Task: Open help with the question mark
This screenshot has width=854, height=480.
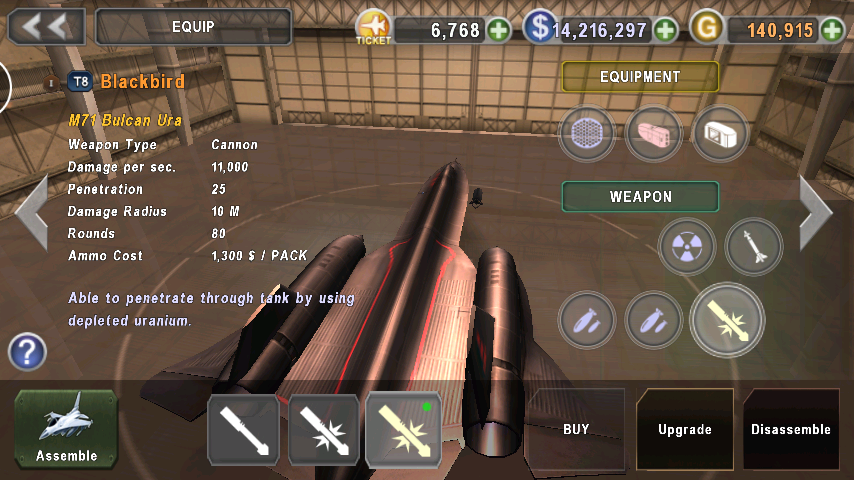Action: pyautogui.click(x=27, y=353)
